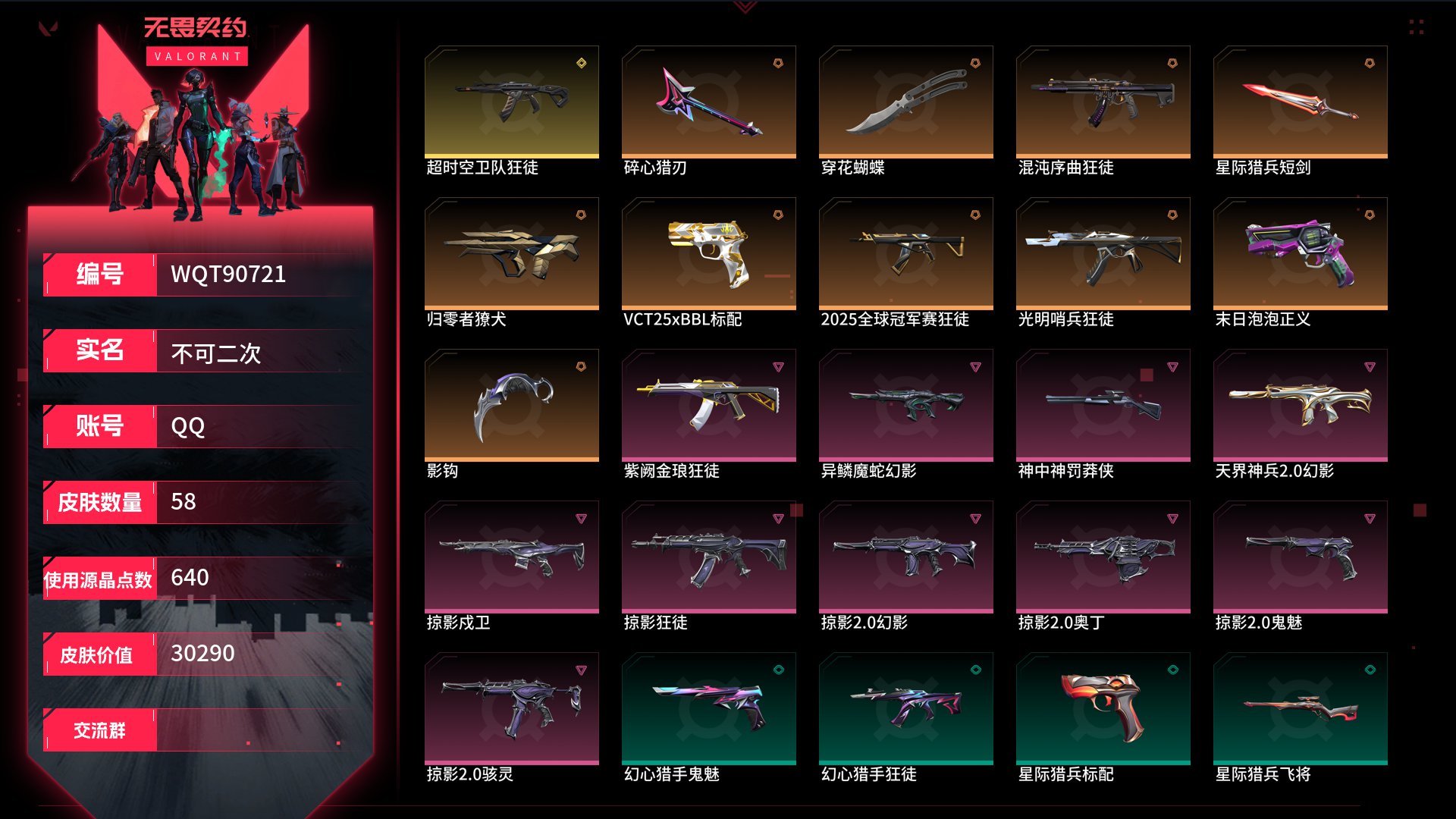Select the 超时空卫队狂徒 skin tile

tap(512, 102)
